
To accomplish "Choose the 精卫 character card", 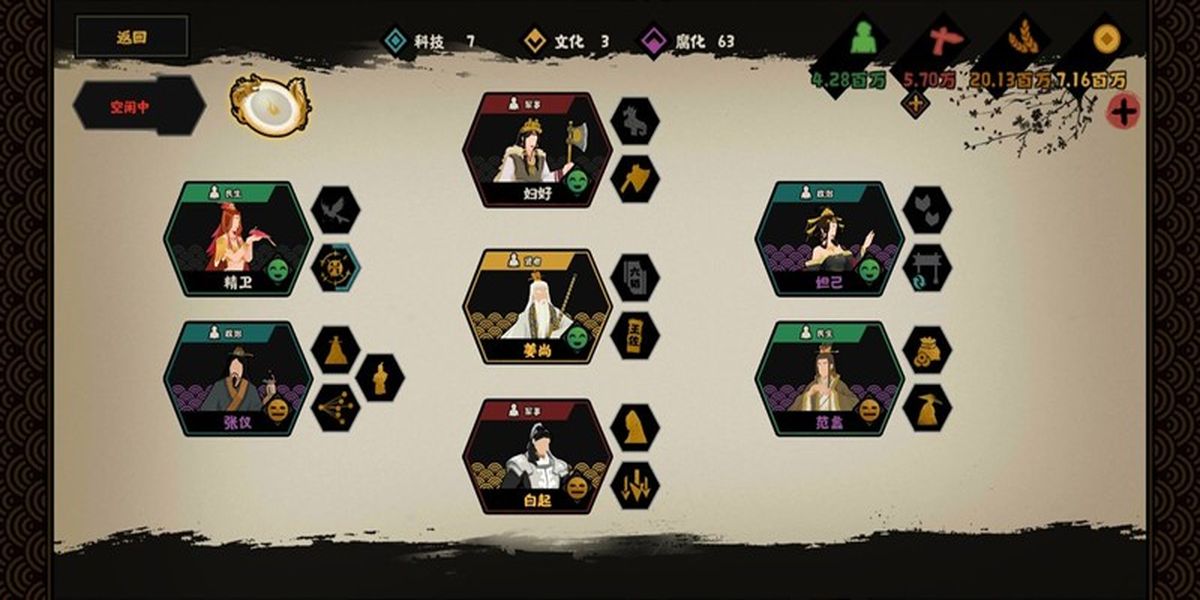I will pyautogui.click(x=238, y=239).
